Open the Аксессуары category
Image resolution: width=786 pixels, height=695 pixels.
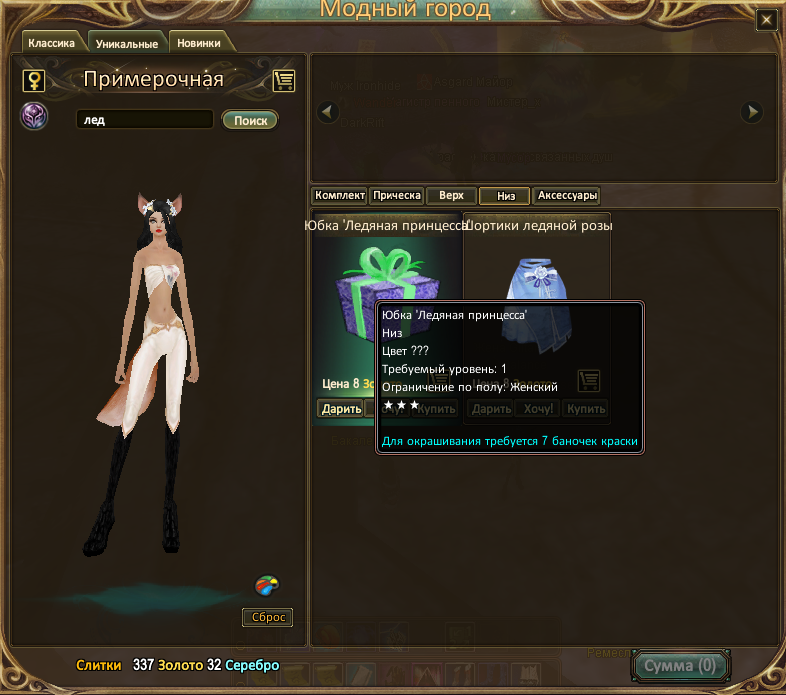click(x=567, y=196)
